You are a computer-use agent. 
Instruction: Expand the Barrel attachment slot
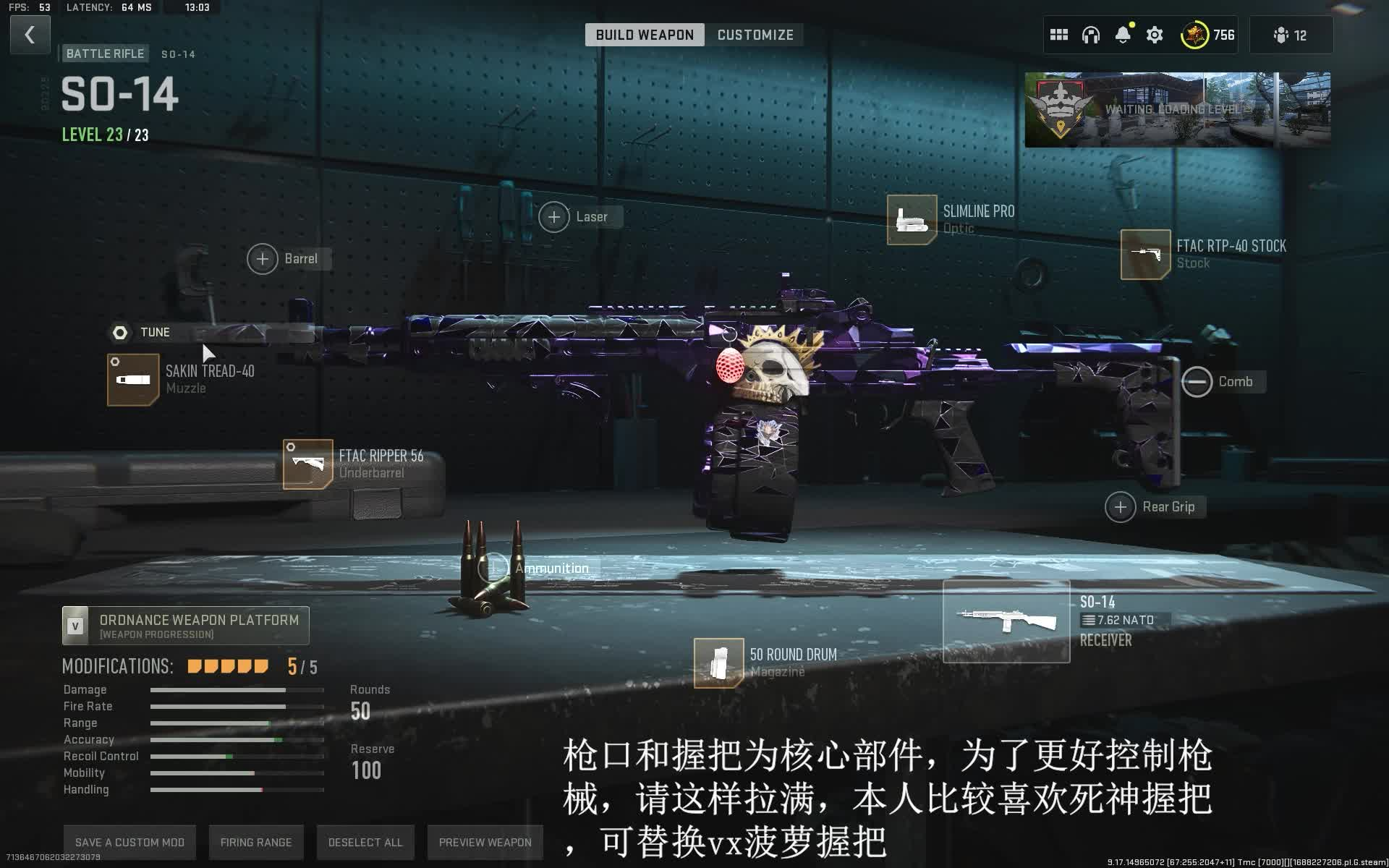point(263,258)
